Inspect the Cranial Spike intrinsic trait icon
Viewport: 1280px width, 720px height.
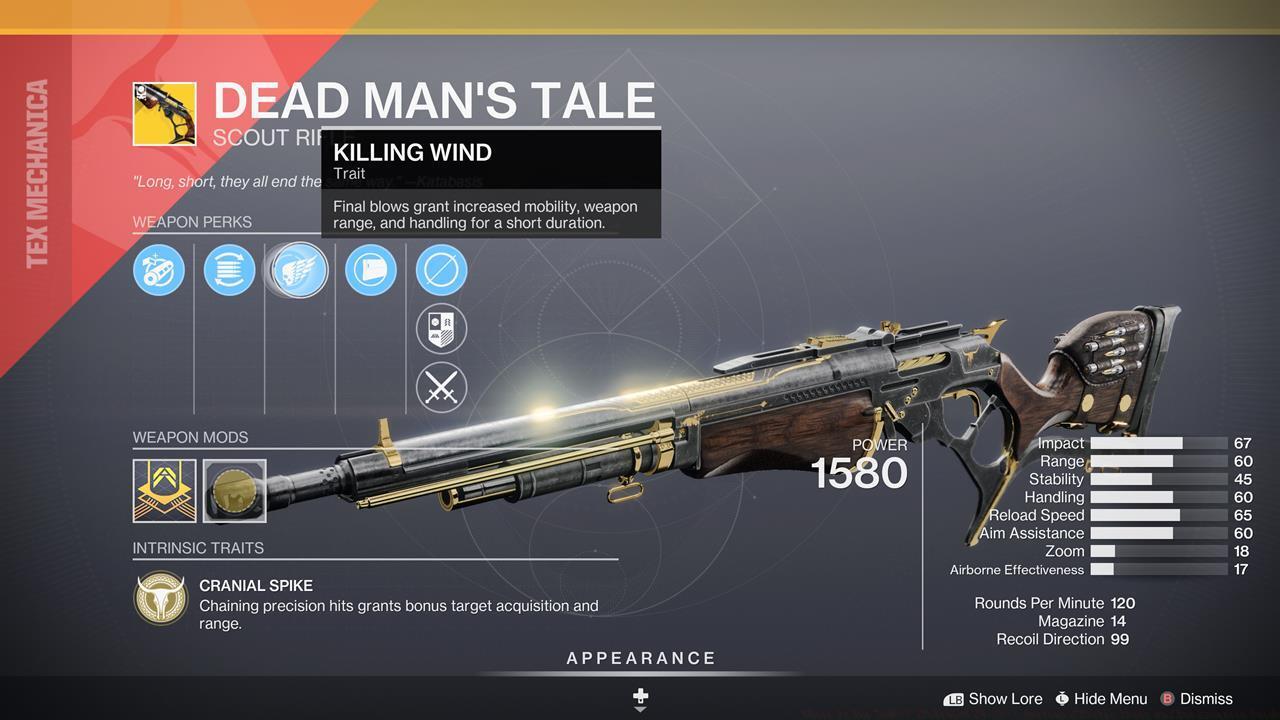(160, 598)
